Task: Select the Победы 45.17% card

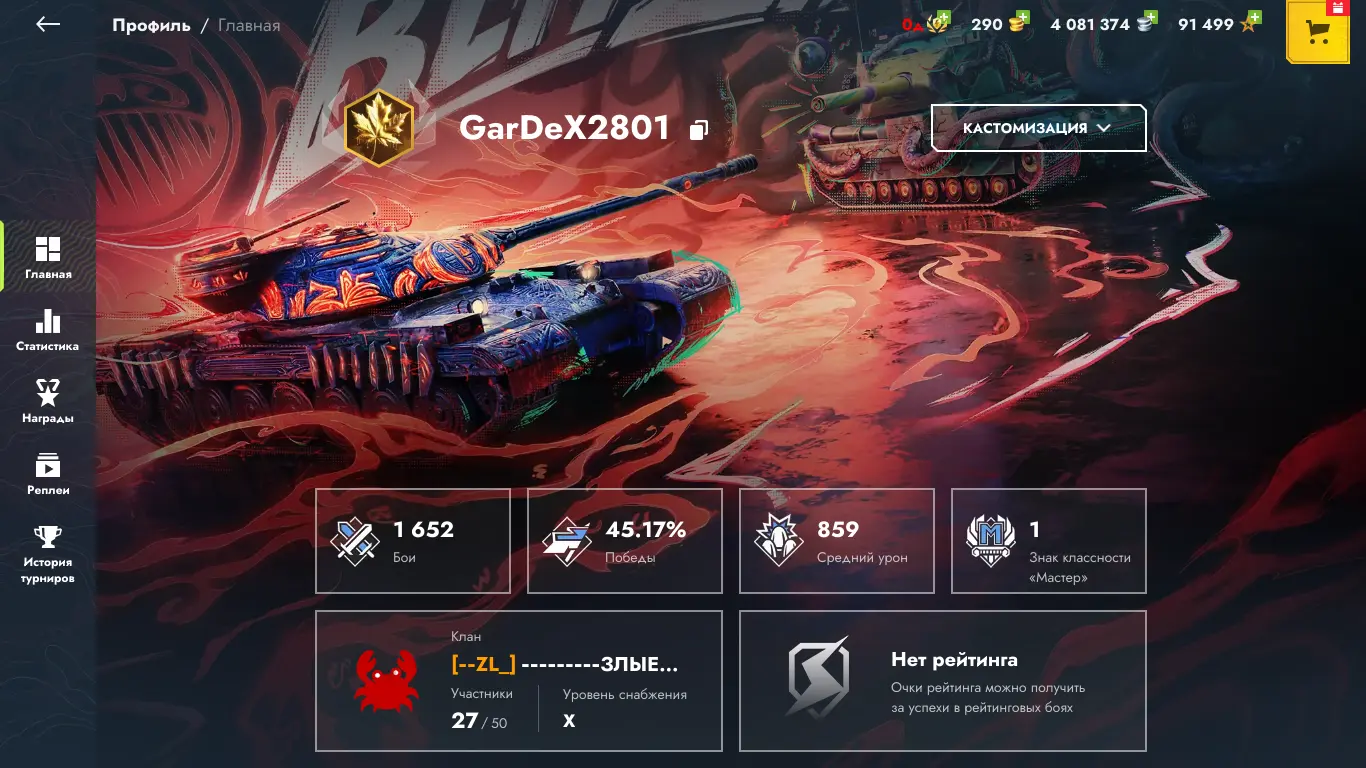Action: (625, 541)
